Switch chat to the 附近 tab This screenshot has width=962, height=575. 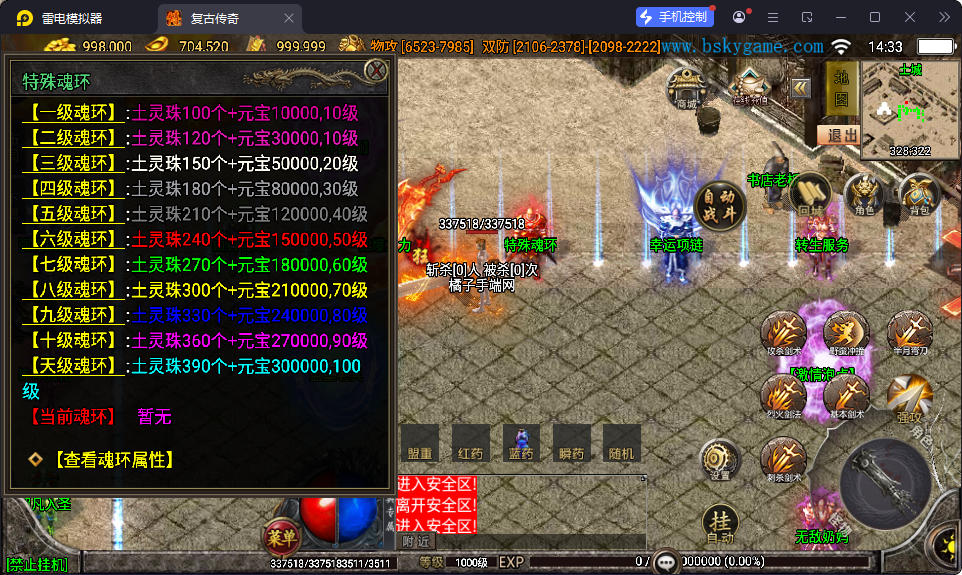pos(417,541)
